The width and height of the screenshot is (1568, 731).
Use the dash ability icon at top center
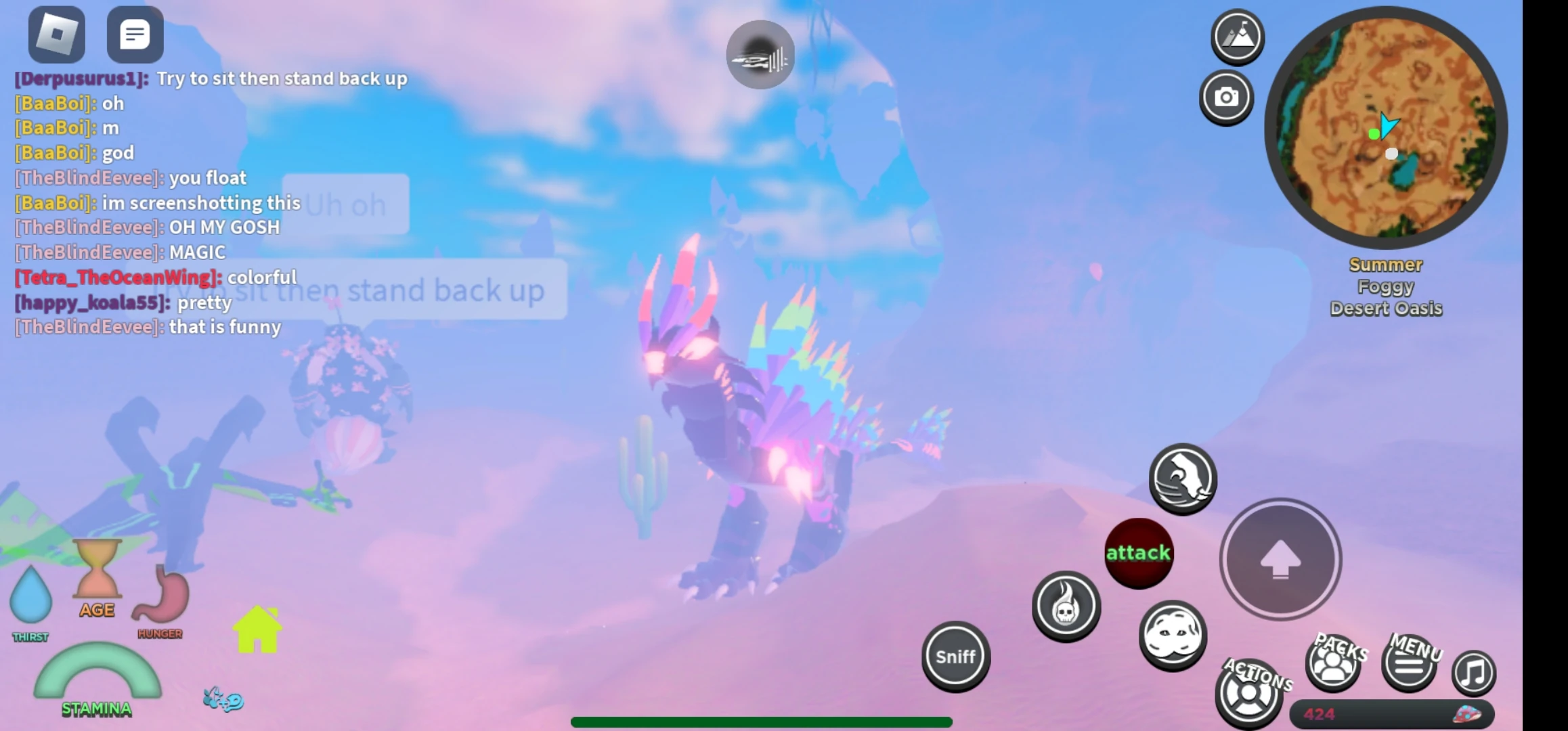761,54
